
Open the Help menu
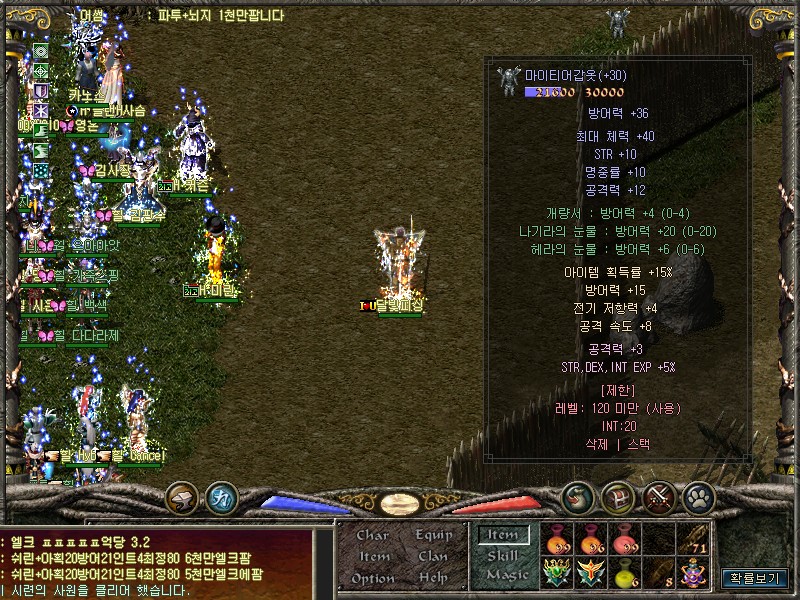tap(434, 578)
